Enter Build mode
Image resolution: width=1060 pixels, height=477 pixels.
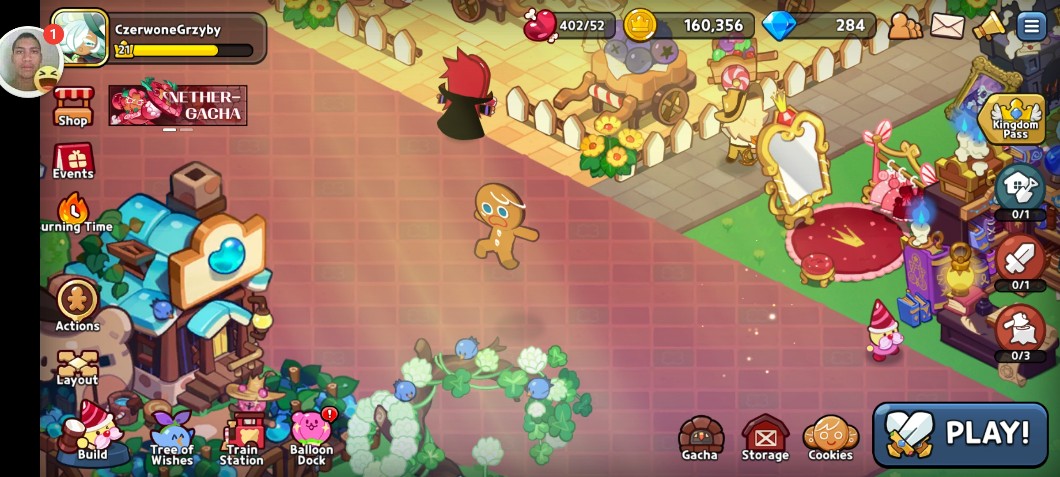coord(92,434)
